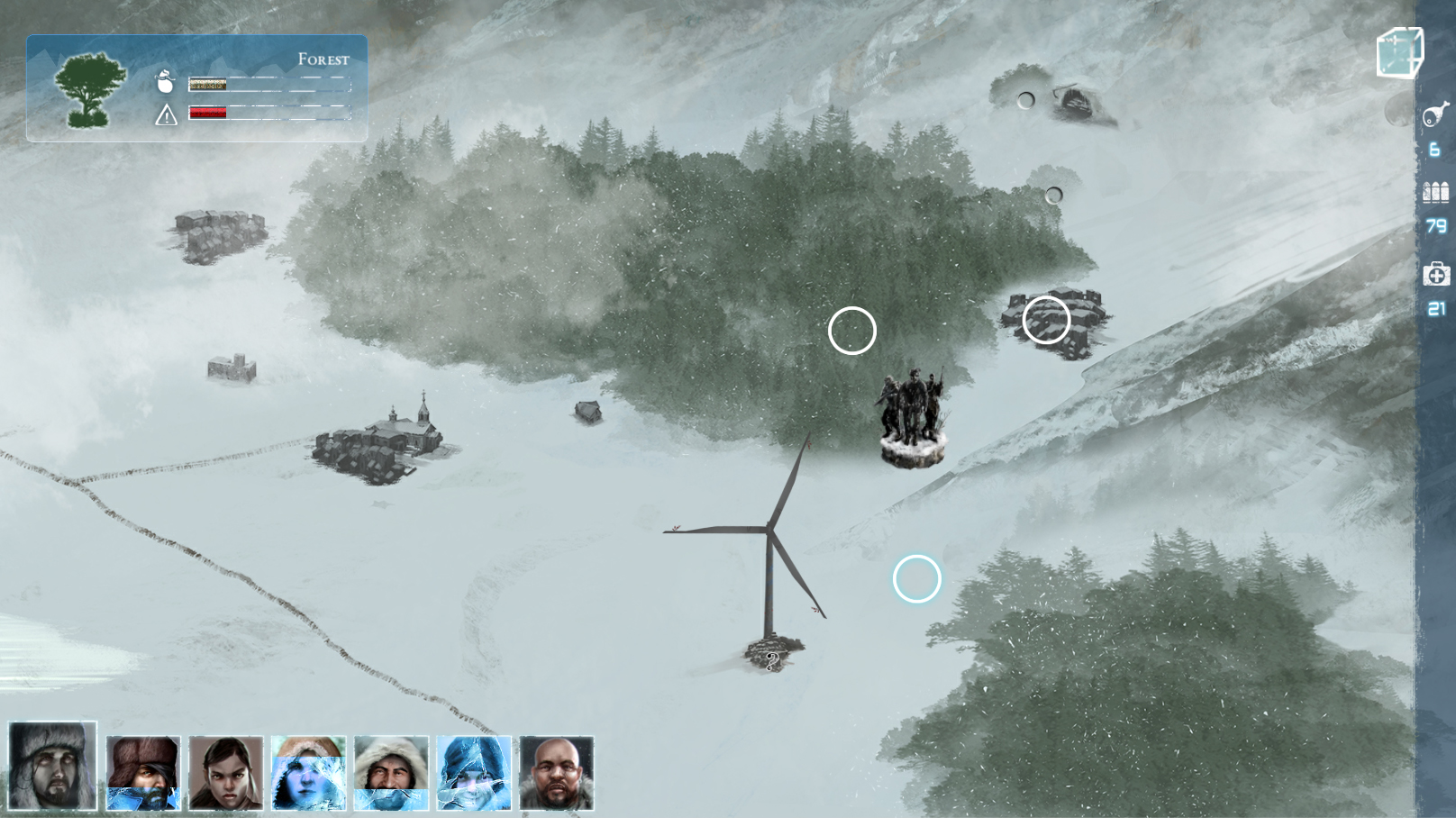Select the first bearded character portrait
1456x818 pixels.
pos(51,766)
